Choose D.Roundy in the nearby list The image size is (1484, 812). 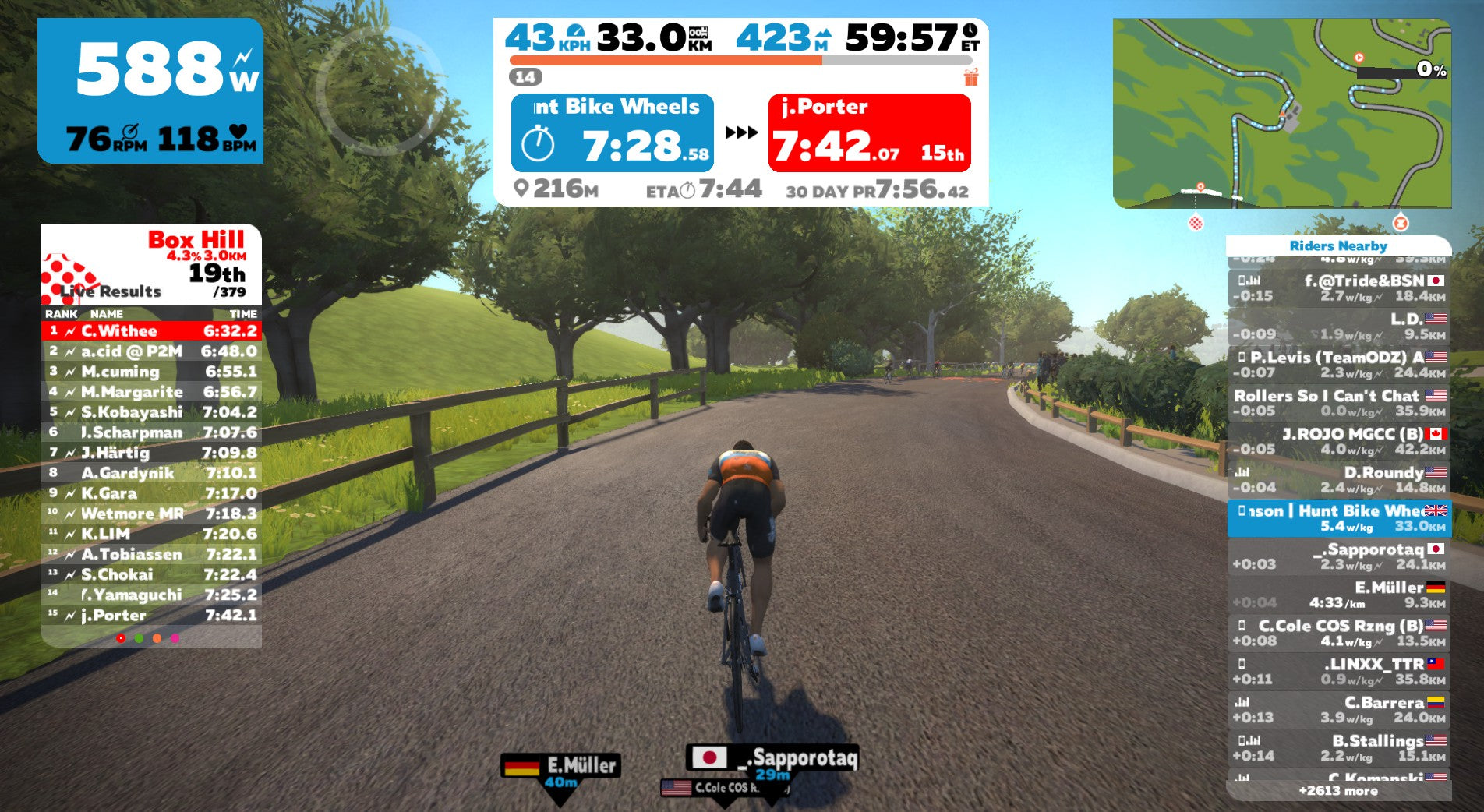(x=1338, y=480)
